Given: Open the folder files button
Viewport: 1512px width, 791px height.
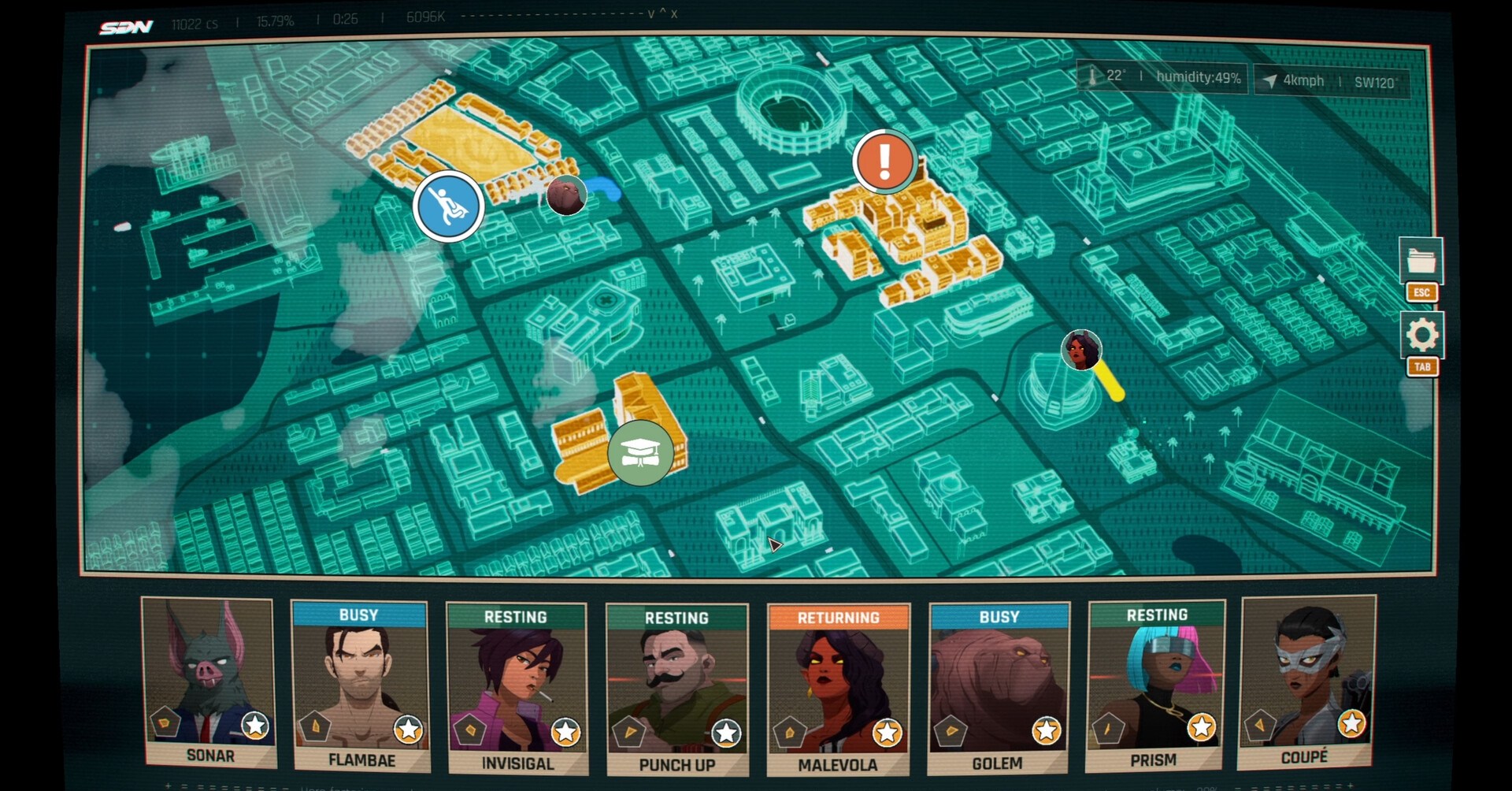Looking at the screenshot, I should [x=1421, y=260].
